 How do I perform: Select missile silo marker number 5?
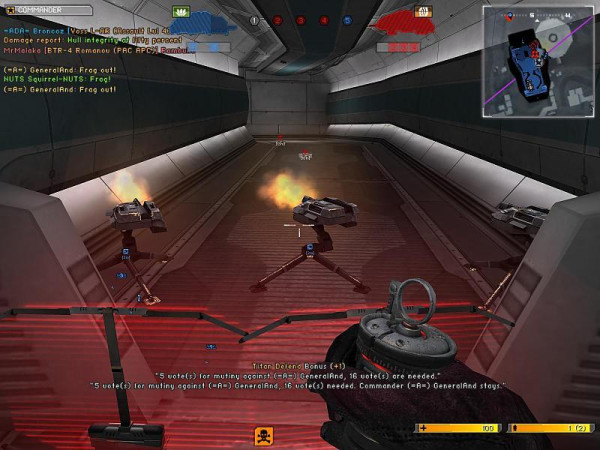(x=347, y=20)
